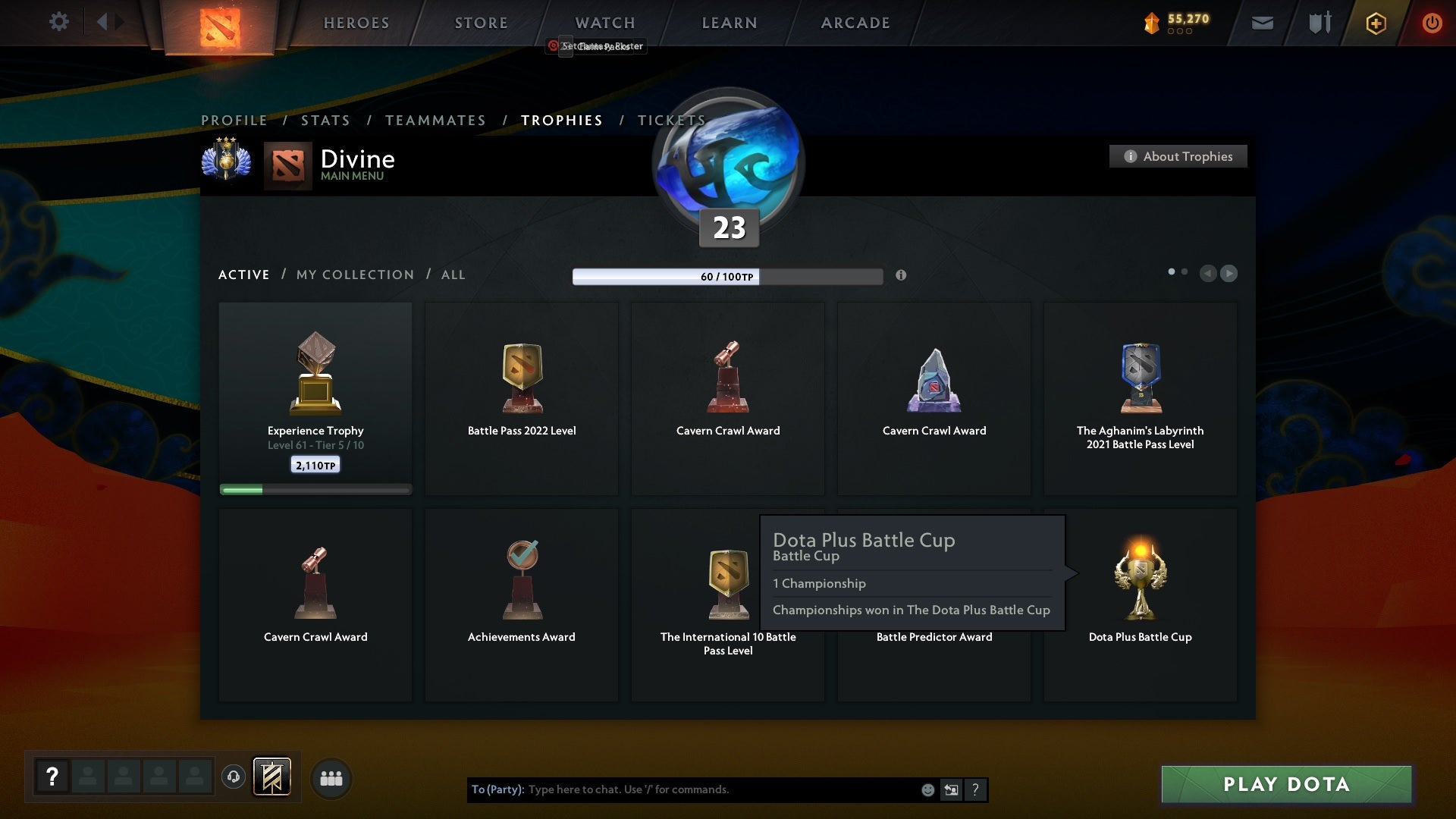Image resolution: width=1456 pixels, height=819 pixels.
Task: Open voice chat headset icon
Action: point(233,777)
